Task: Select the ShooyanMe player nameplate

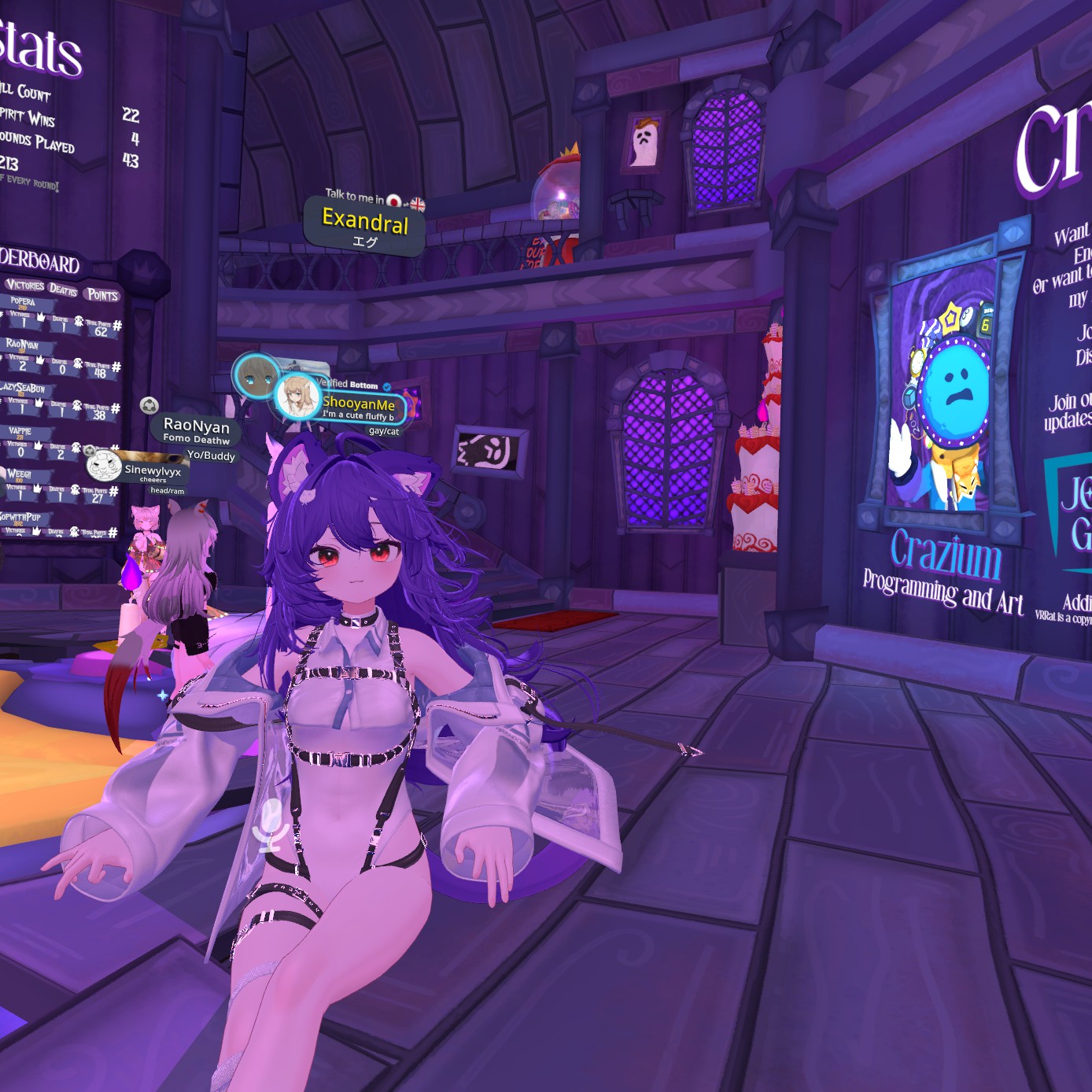Action: pyautogui.click(x=359, y=404)
